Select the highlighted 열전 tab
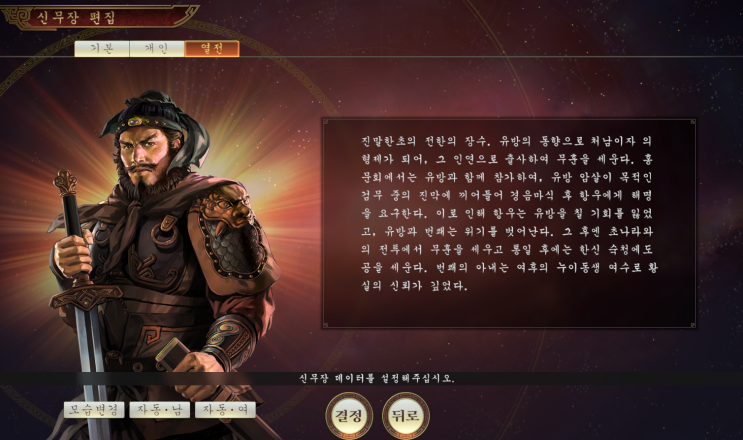 (211, 48)
